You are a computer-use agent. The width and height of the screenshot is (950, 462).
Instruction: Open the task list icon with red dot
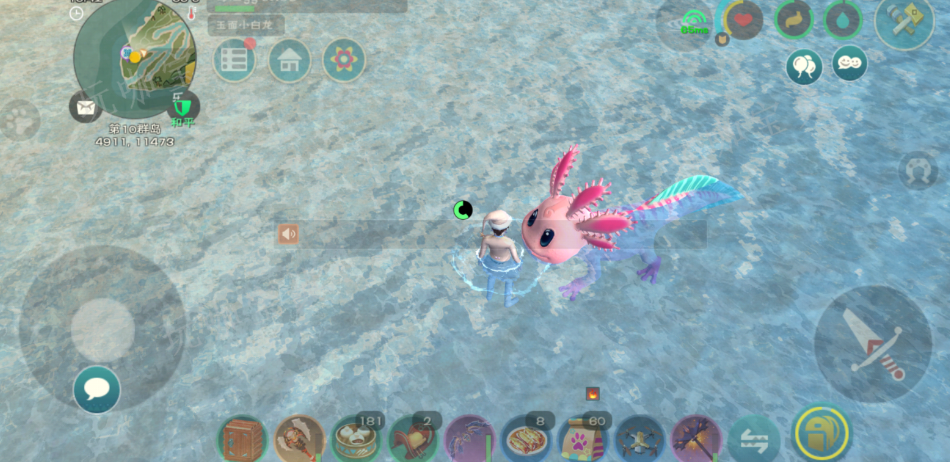pos(234,60)
